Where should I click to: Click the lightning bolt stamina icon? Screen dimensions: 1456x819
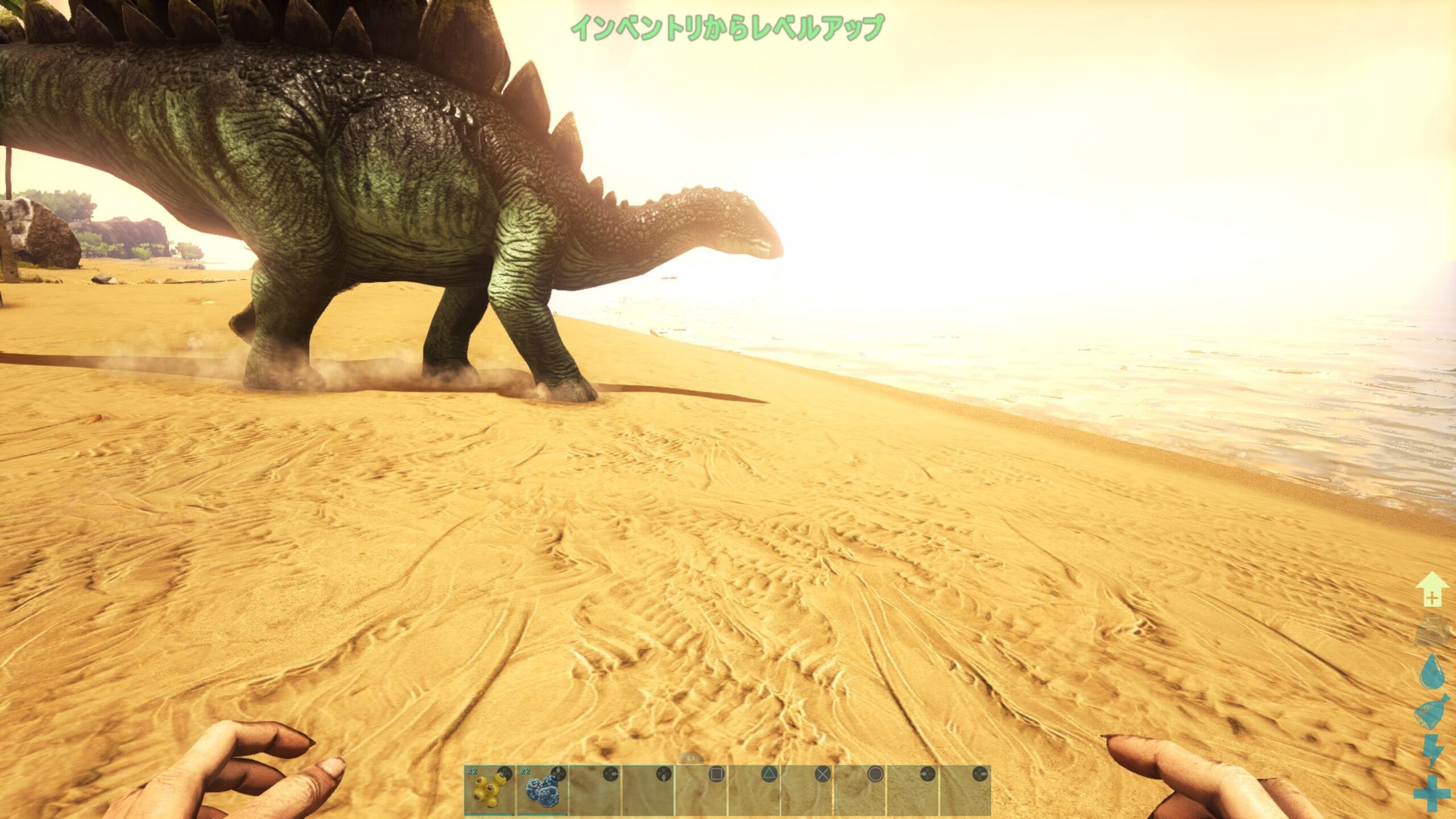pyautogui.click(x=1432, y=751)
